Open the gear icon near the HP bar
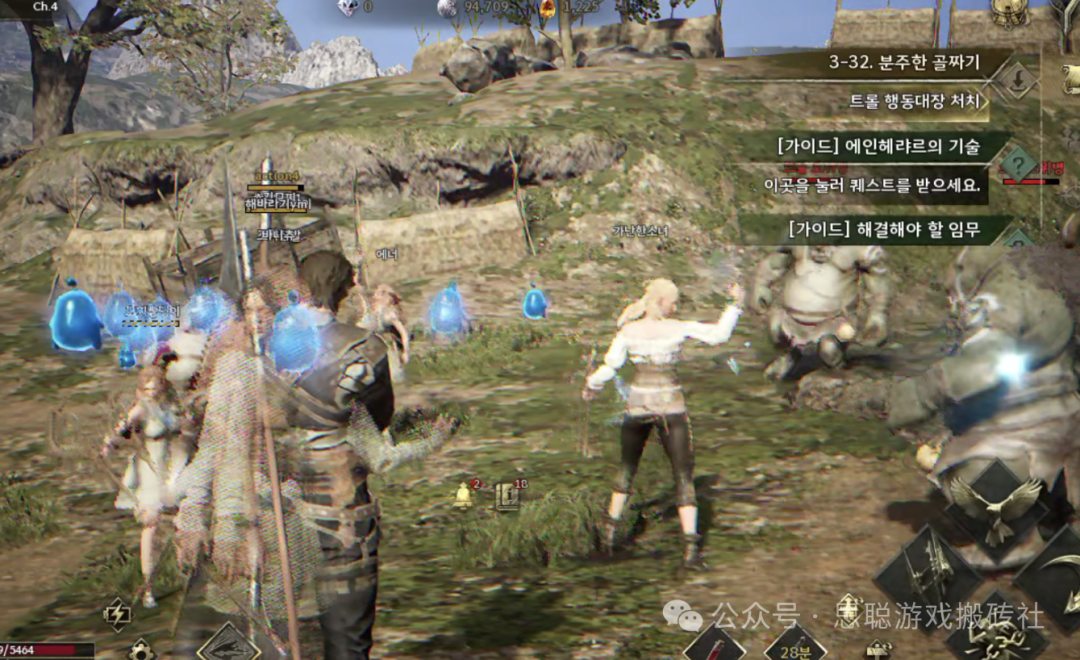 click(141, 650)
